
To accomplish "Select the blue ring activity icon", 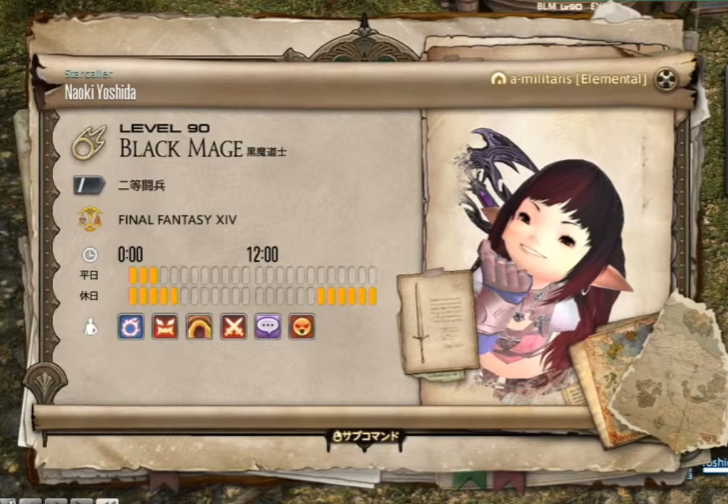I will pos(131,326).
